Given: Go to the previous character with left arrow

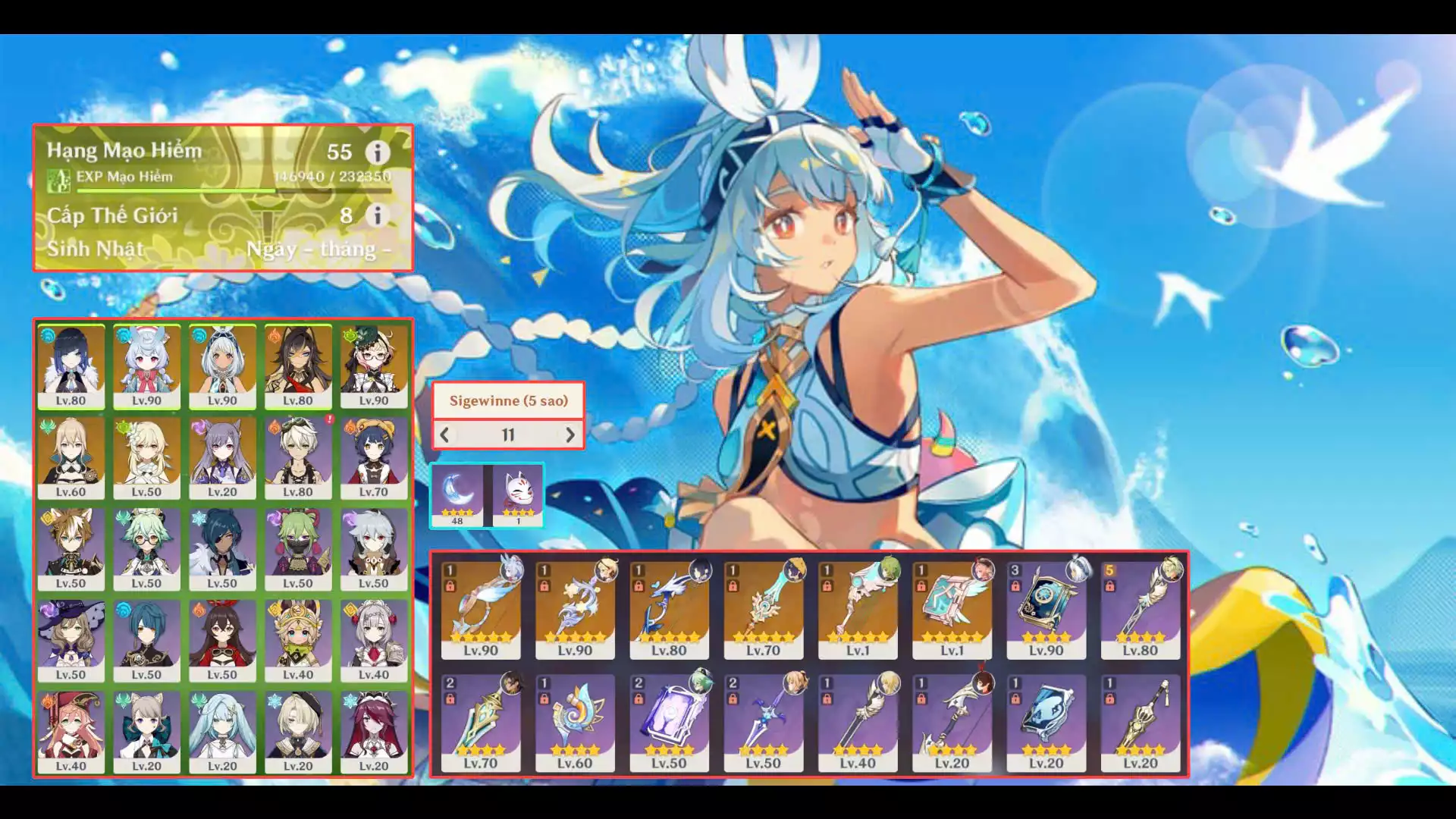Looking at the screenshot, I should coord(445,435).
